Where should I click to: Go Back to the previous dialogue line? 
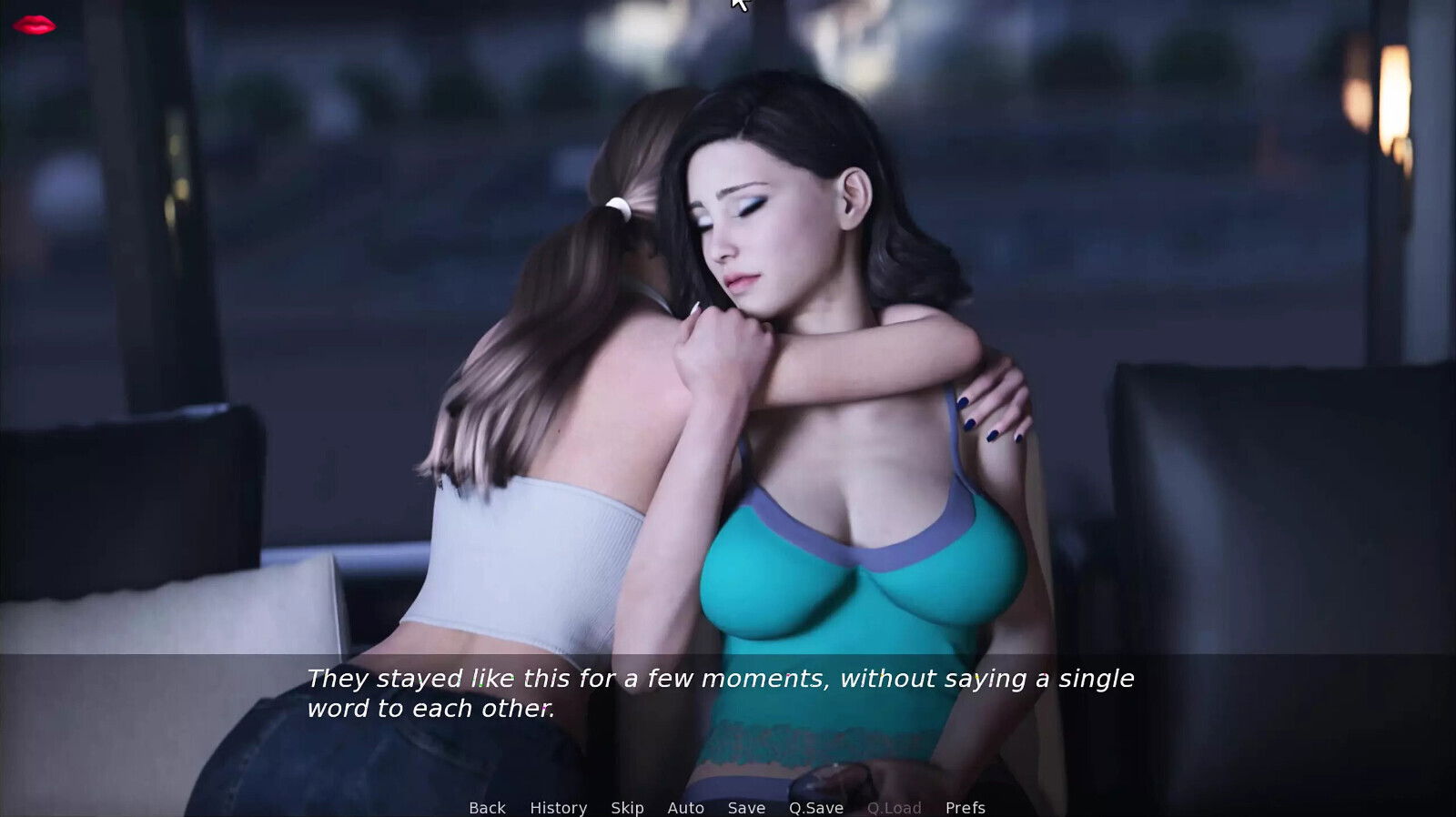(487, 808)
